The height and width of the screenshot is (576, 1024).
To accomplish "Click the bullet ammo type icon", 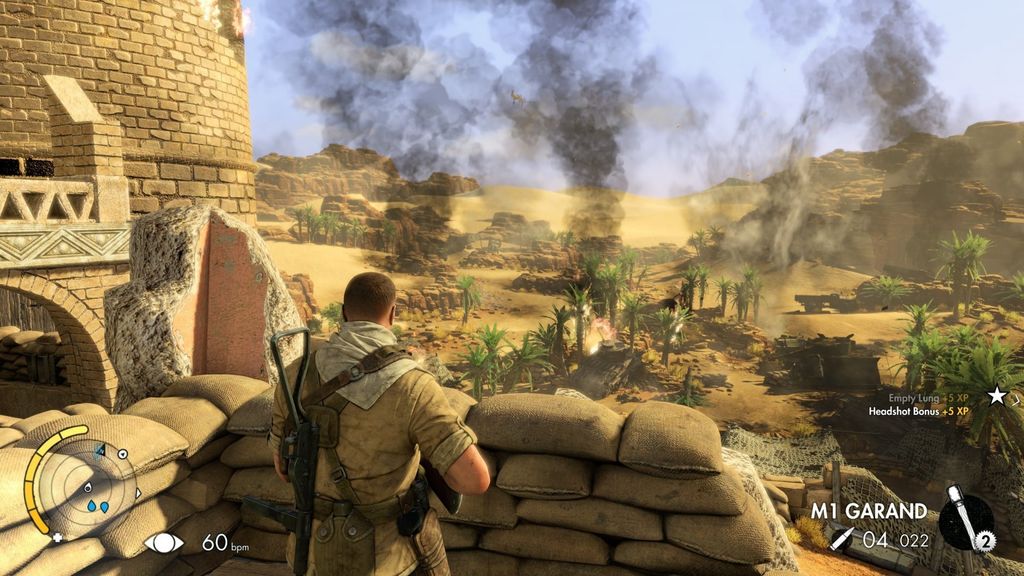I will [x=842, y=540].
